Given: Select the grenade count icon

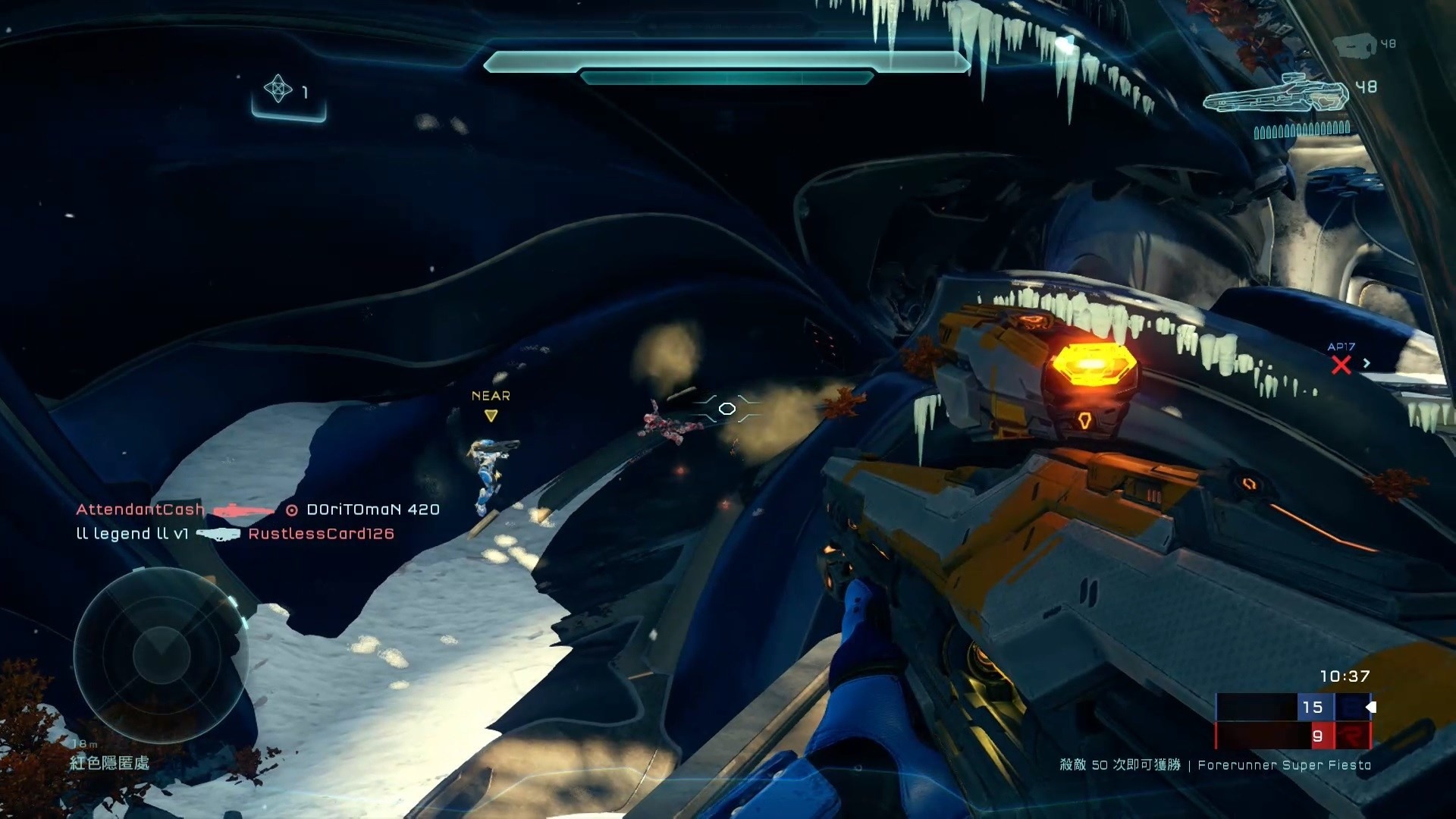Looking at the screenshot, I should click(x=278, y=89).
